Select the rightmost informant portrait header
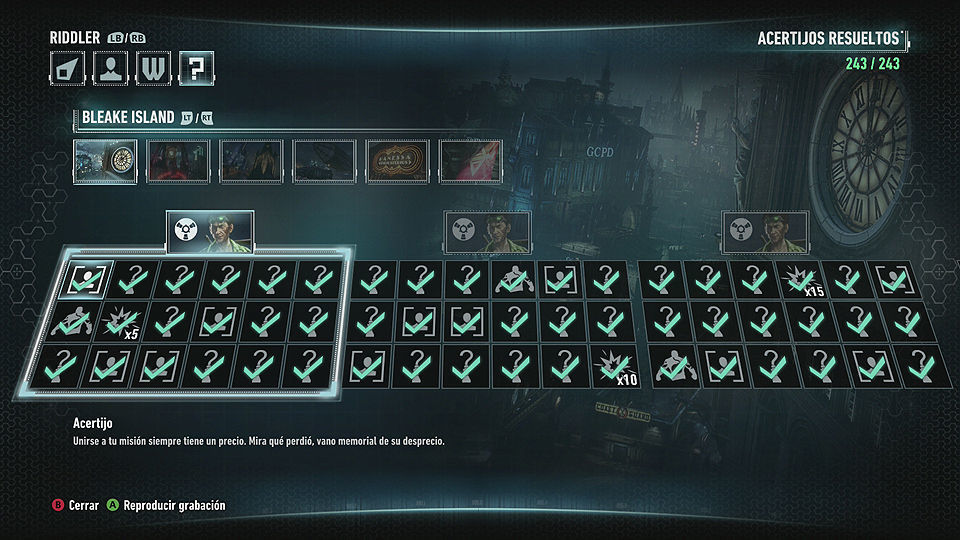Screen dimensions: 960x540 (766, 232)
